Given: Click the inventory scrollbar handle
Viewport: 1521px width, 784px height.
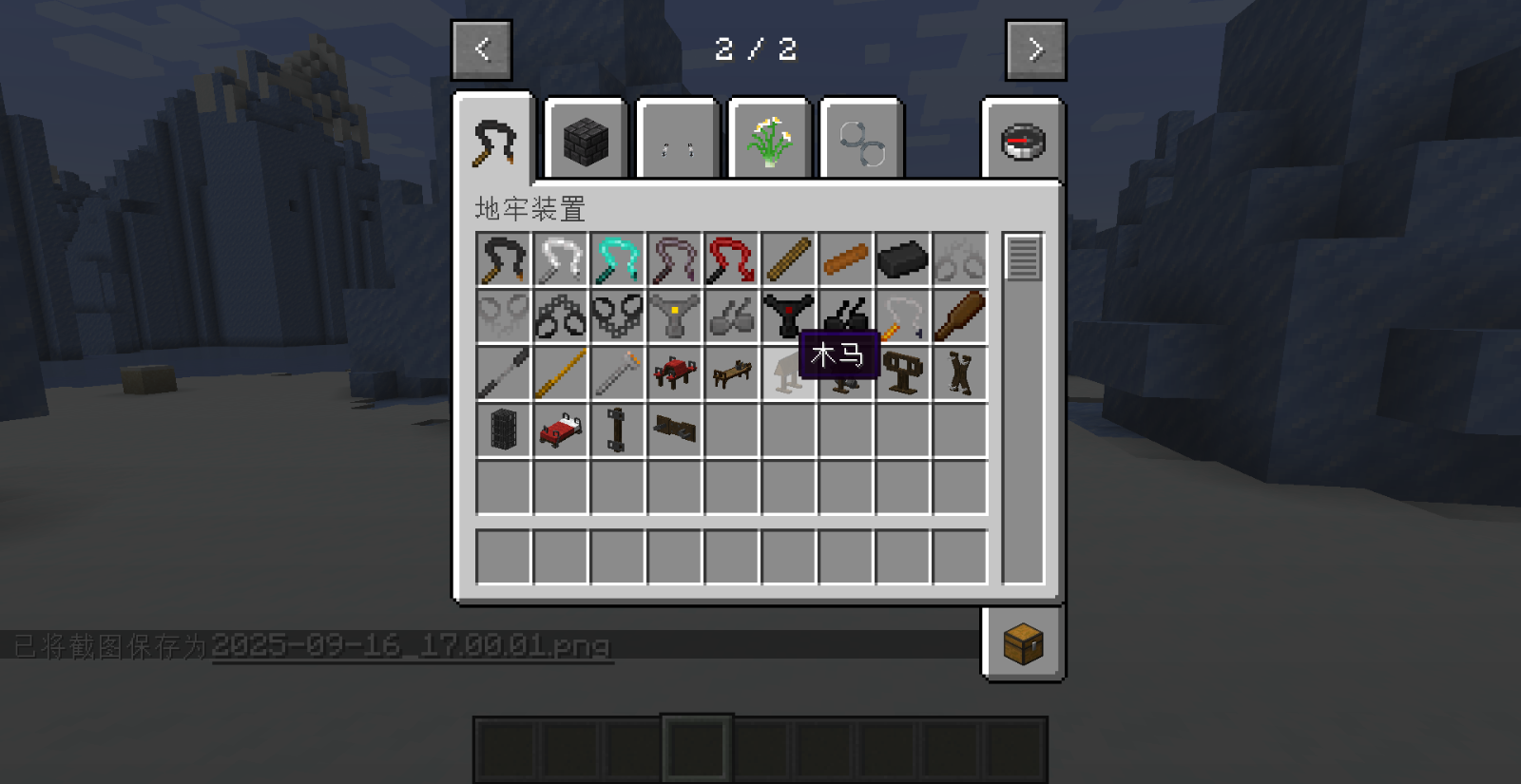Looking at the screenshot, I should tap(1023, 258).
